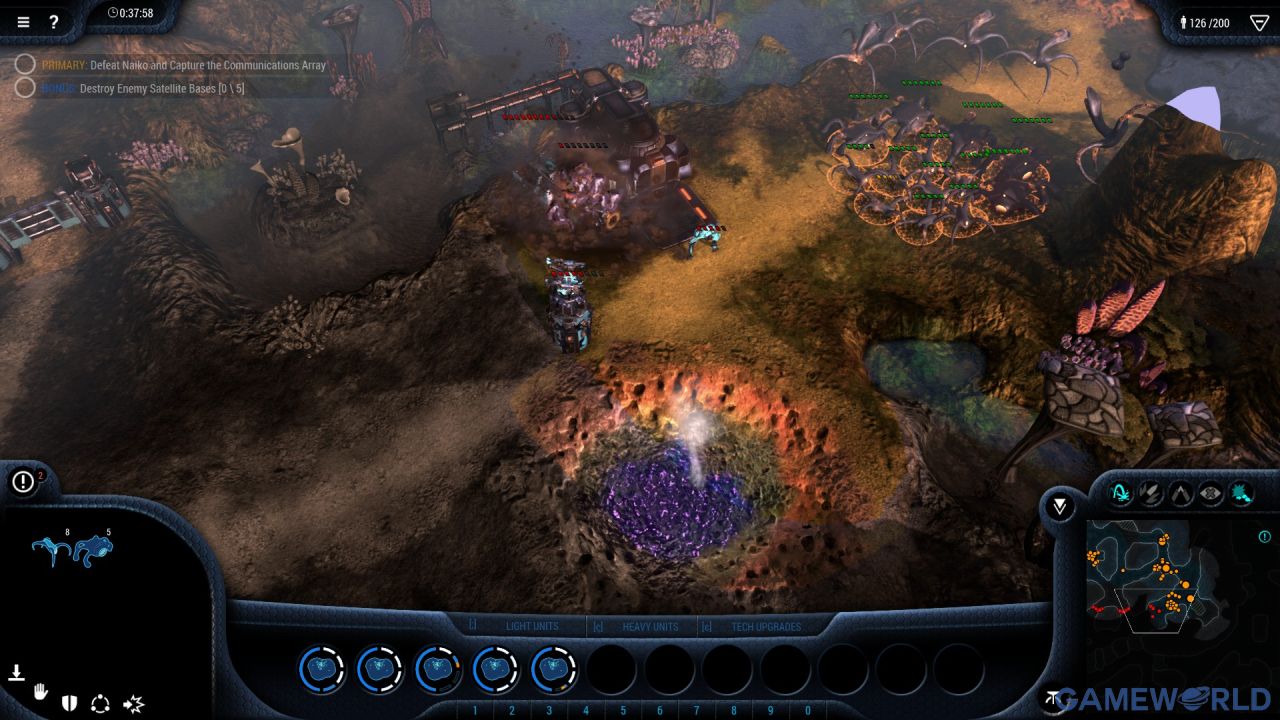Select the bonus objective Destroy Enemy Satellite Bases
Viewport: 1280px width, 720px height.
(143, 88)
